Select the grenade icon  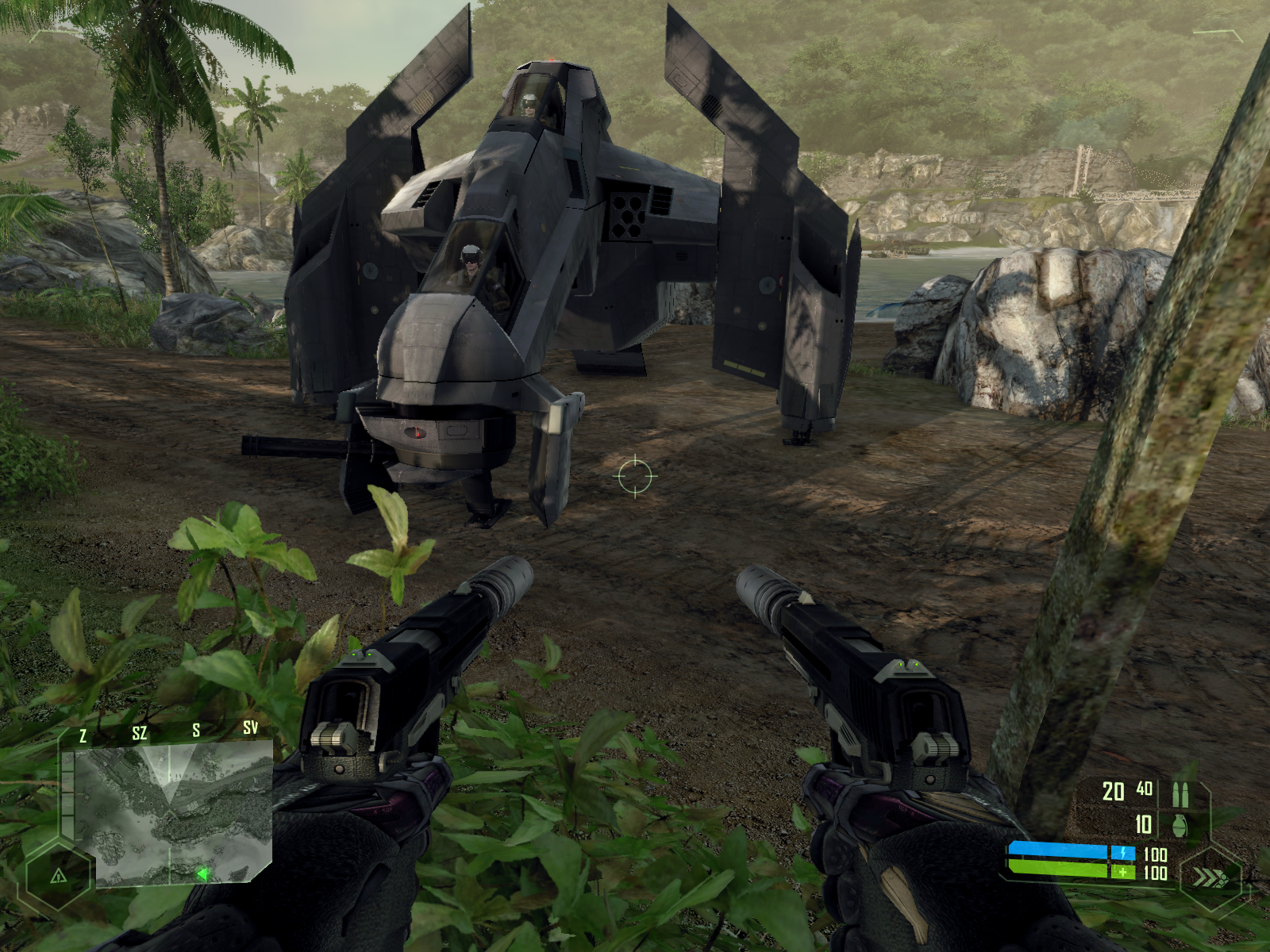pos(1180,825)
